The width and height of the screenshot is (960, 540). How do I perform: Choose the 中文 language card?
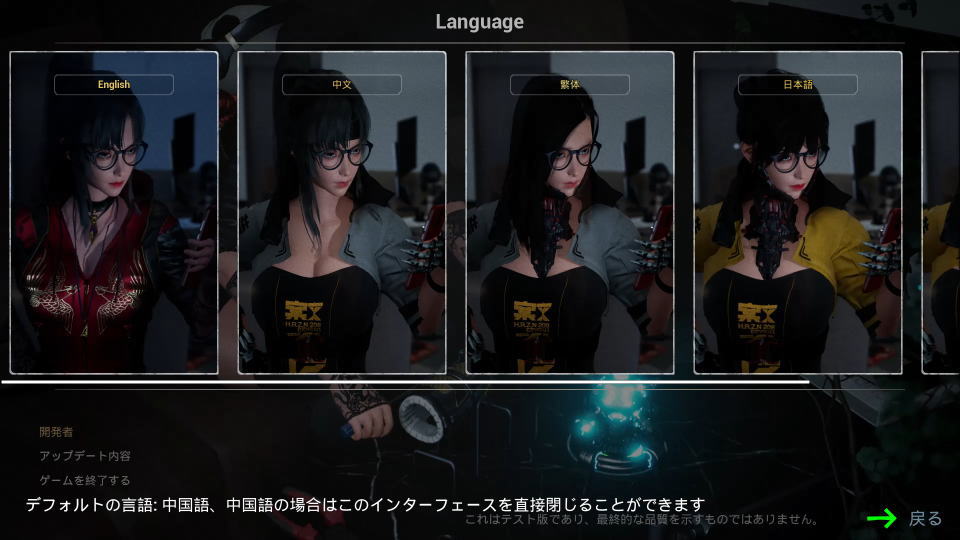(342, 212)
